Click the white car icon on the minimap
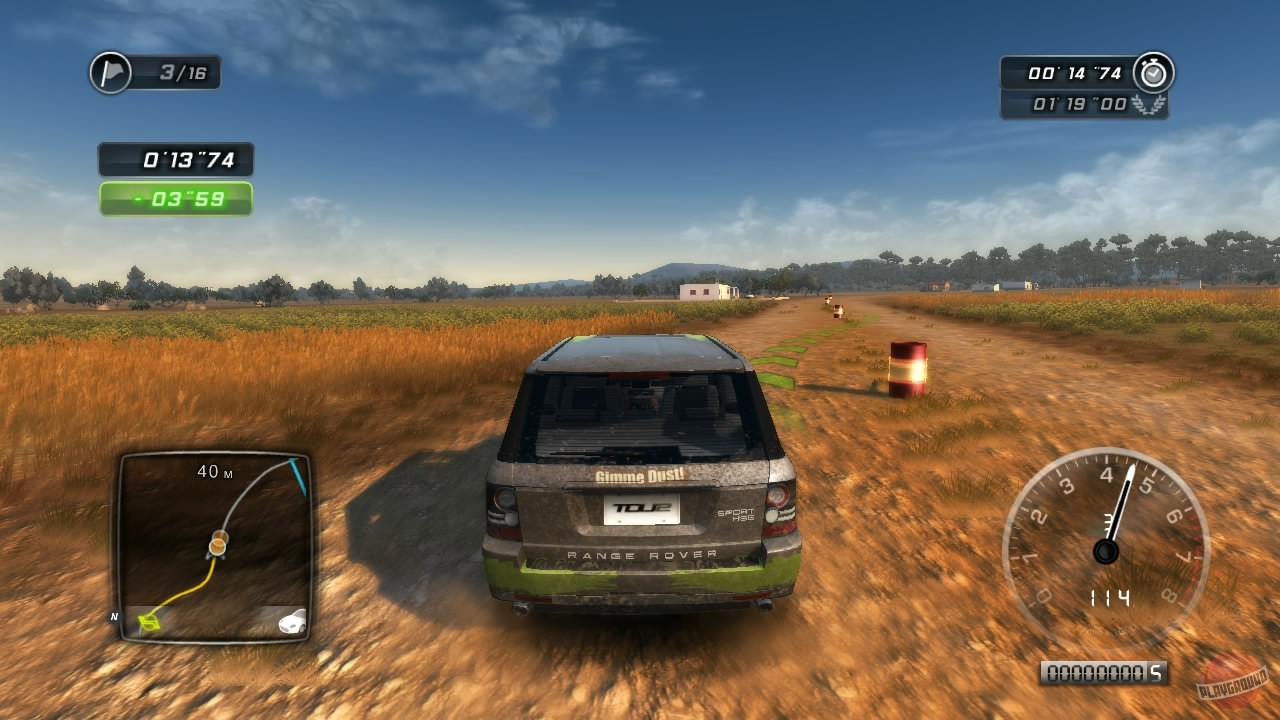This screenshot has width=1280, height=720. (x=290, y=623)
